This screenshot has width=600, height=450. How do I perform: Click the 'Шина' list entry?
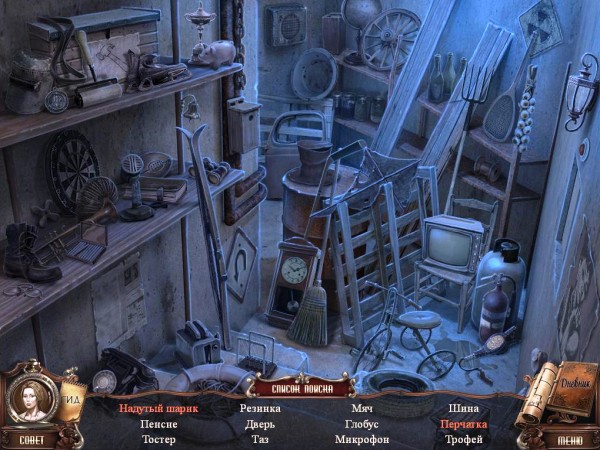(x=463, y=408)
